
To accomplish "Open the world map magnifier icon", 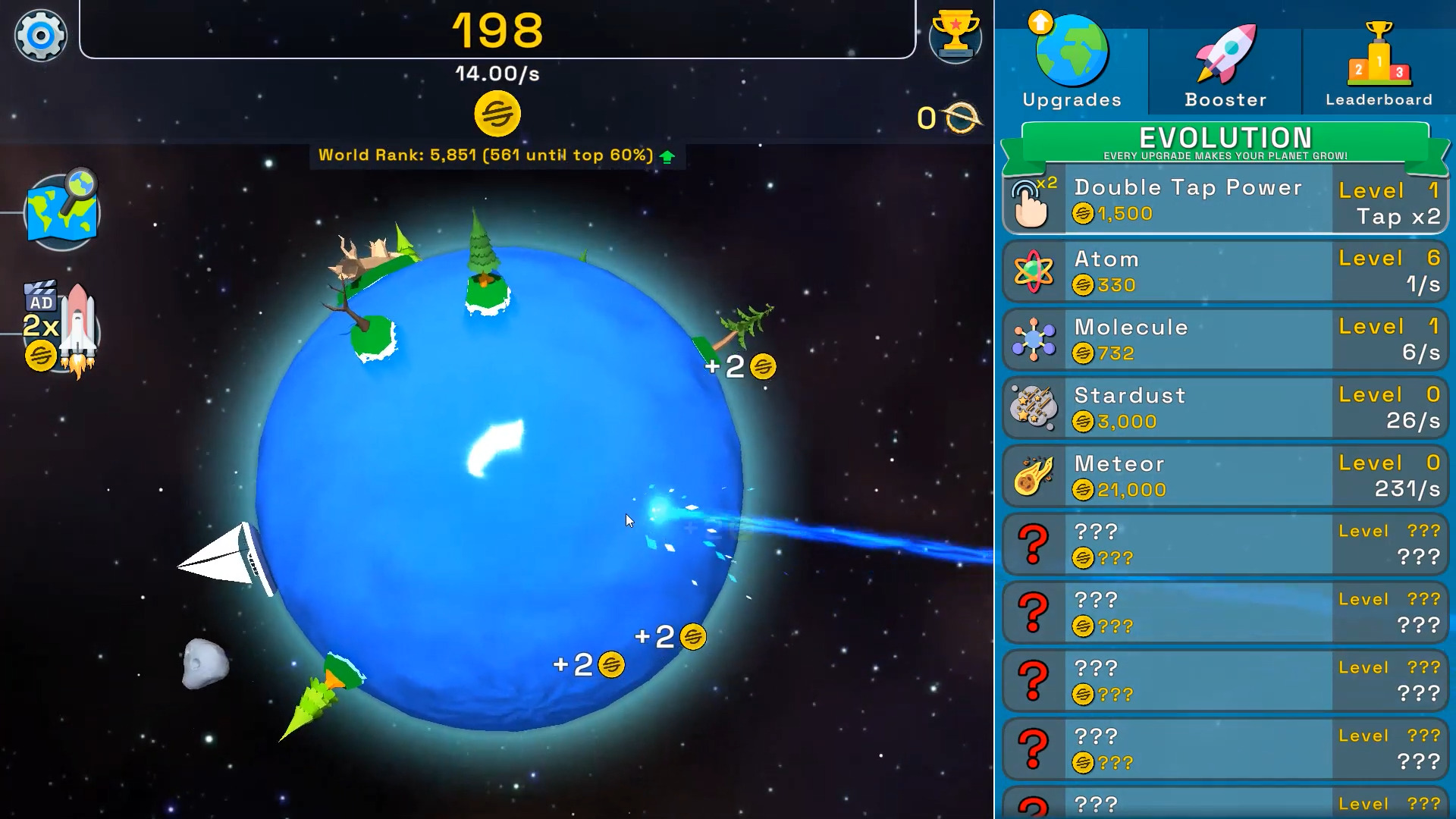I will pos(62,209).
